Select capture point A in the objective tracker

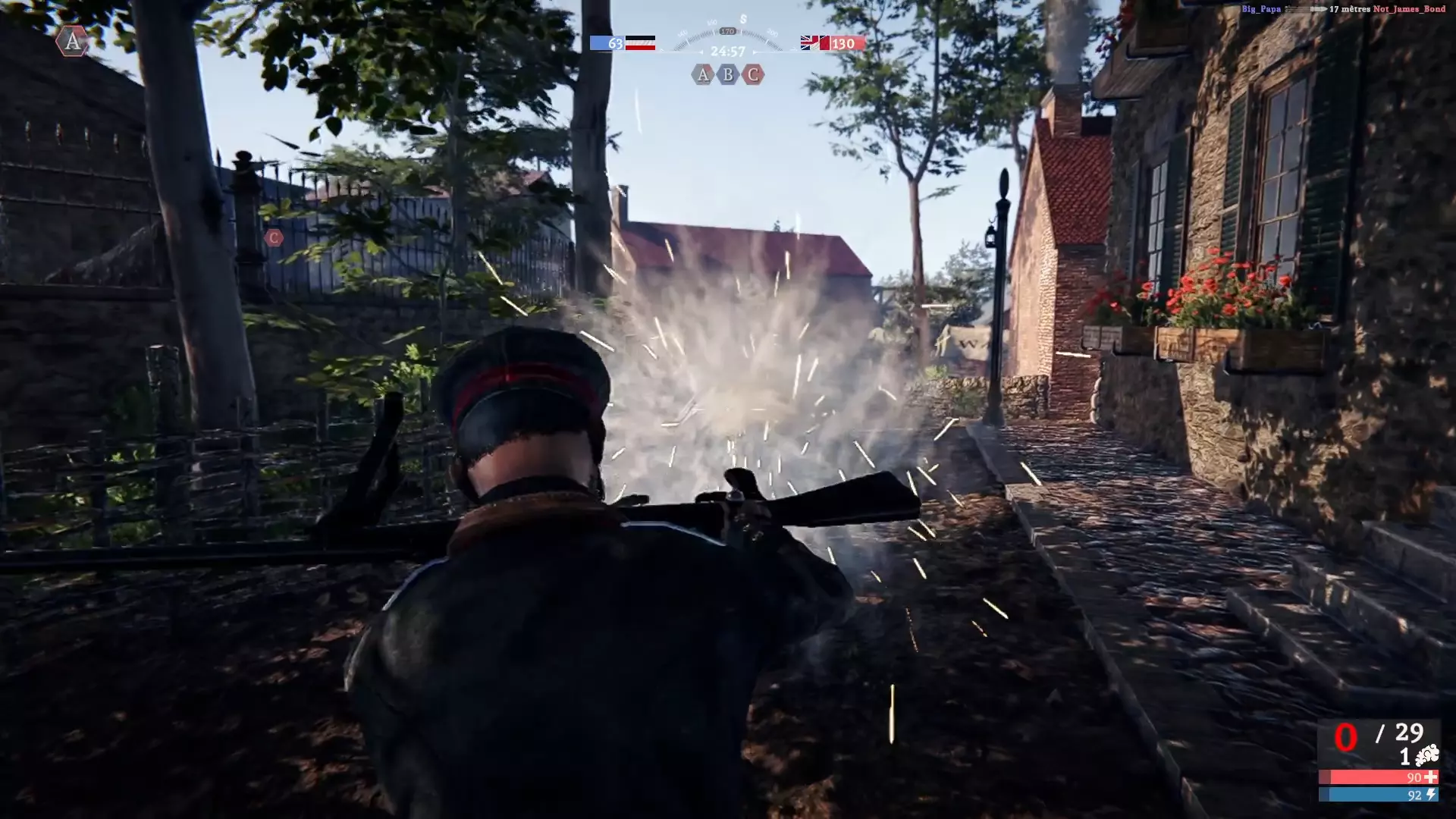(703, 74)
